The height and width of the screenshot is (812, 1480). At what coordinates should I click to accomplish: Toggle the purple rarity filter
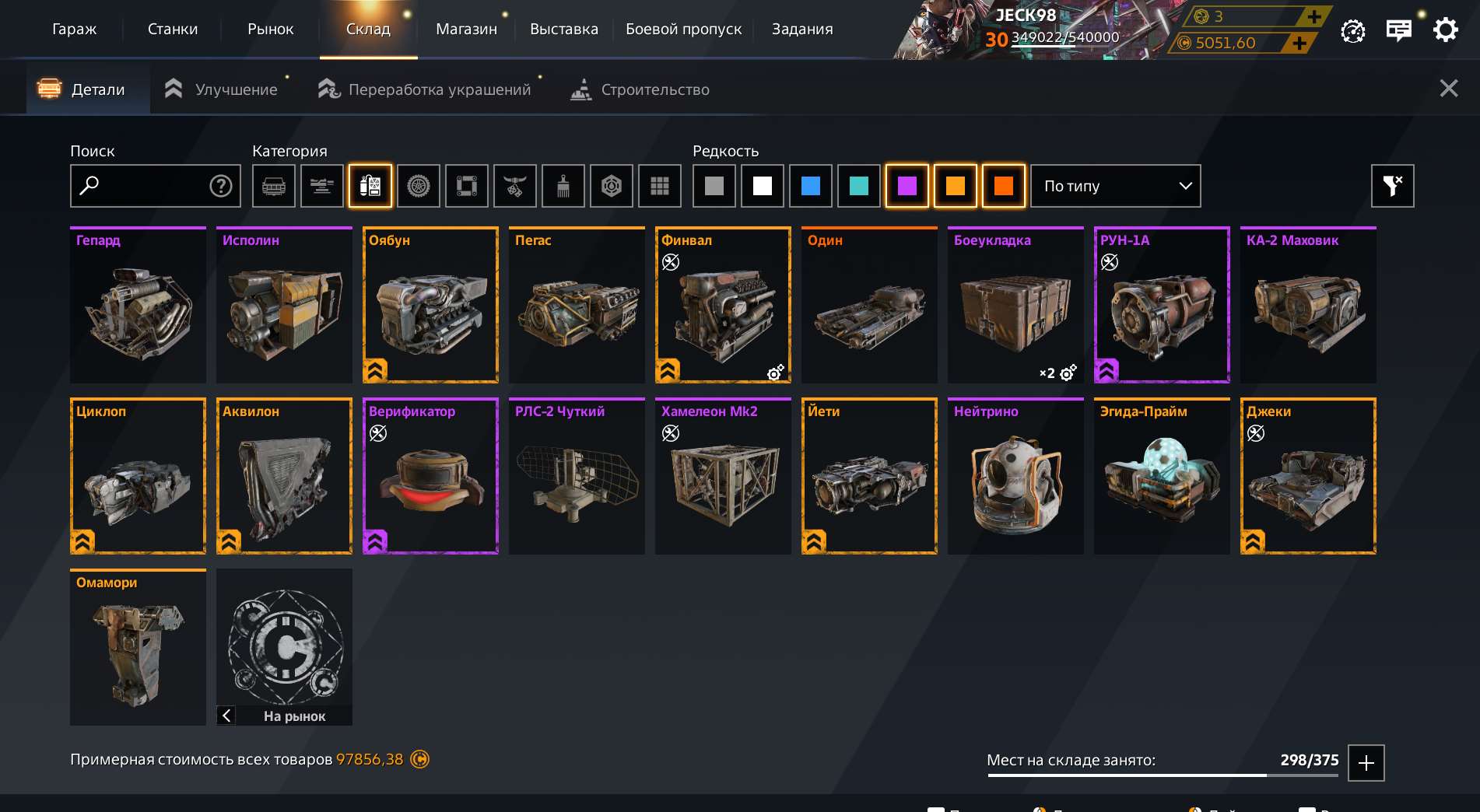point(907,186)
